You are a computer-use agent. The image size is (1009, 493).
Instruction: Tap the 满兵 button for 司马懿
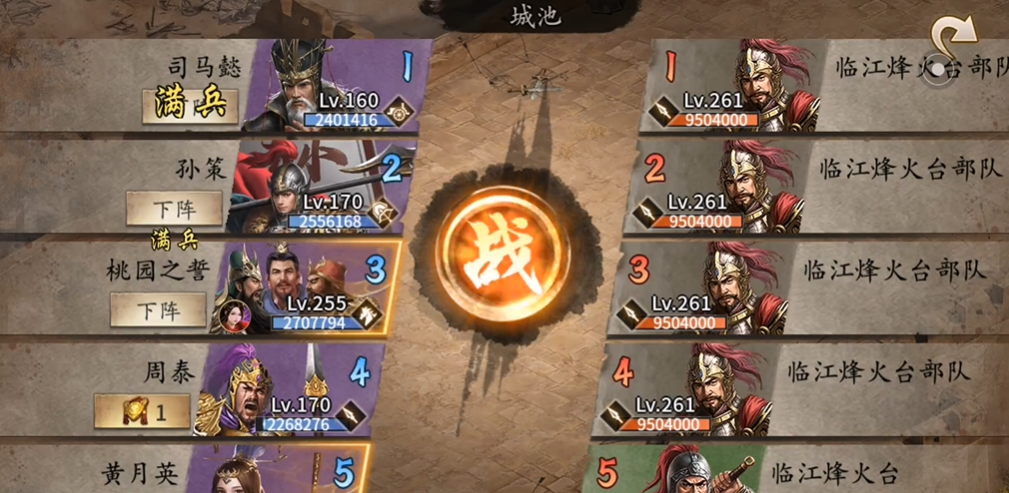point(190,105)
